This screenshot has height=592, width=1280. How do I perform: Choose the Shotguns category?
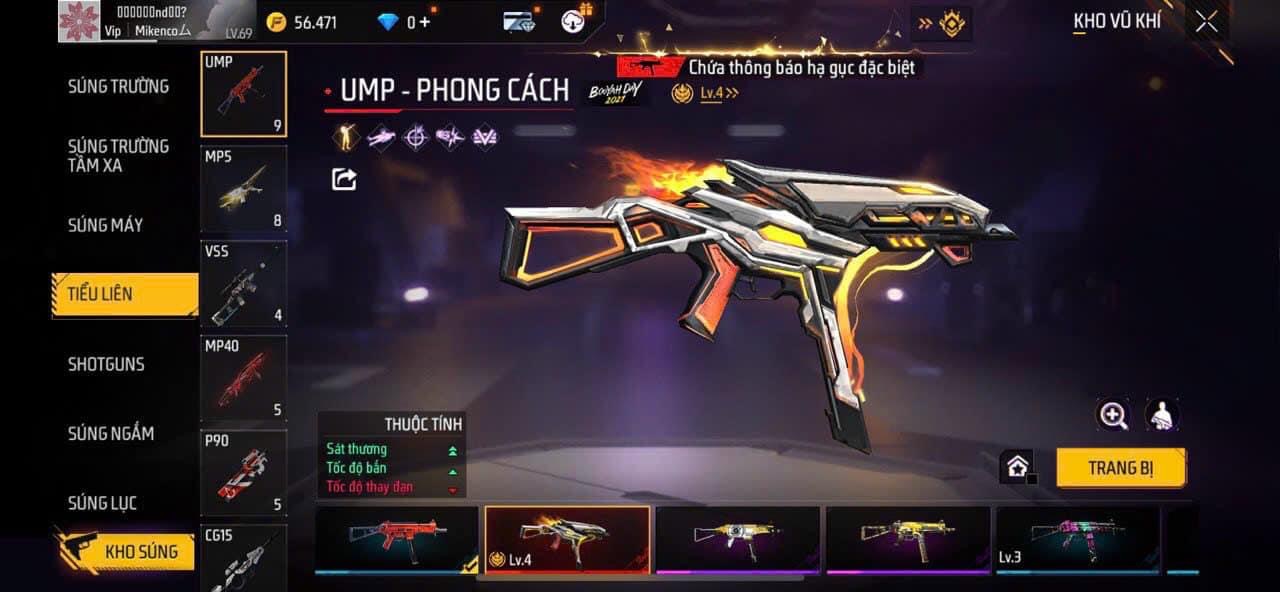(106, 364)
